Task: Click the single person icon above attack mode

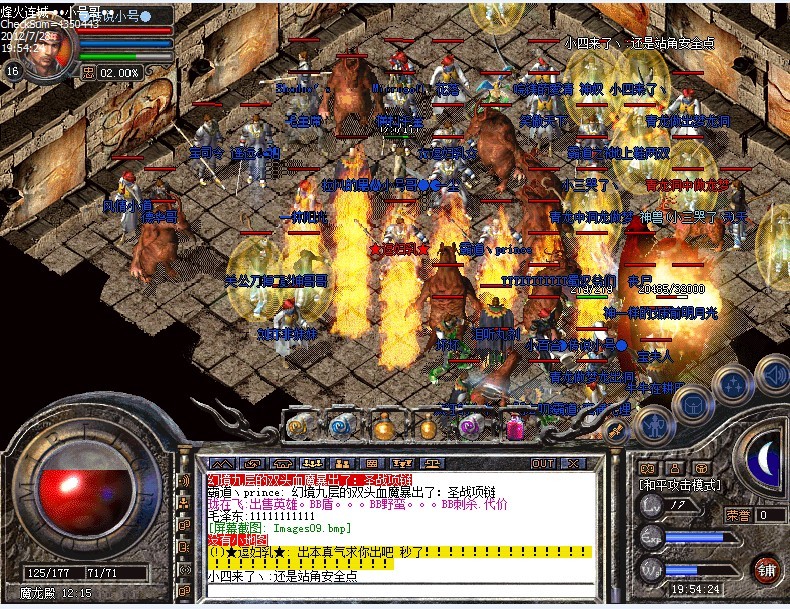Action: click(675, 467)
